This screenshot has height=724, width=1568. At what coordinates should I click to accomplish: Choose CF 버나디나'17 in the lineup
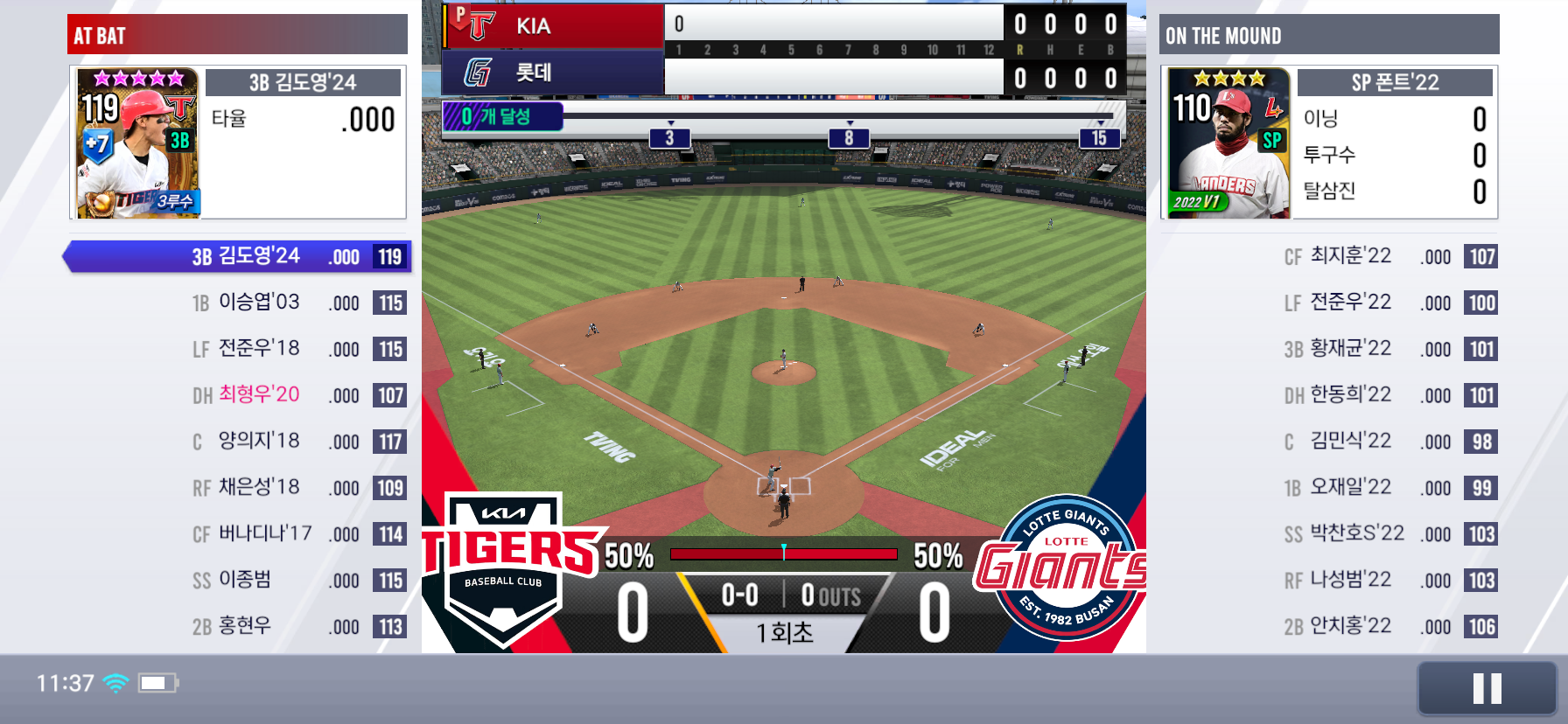(297, 534)
